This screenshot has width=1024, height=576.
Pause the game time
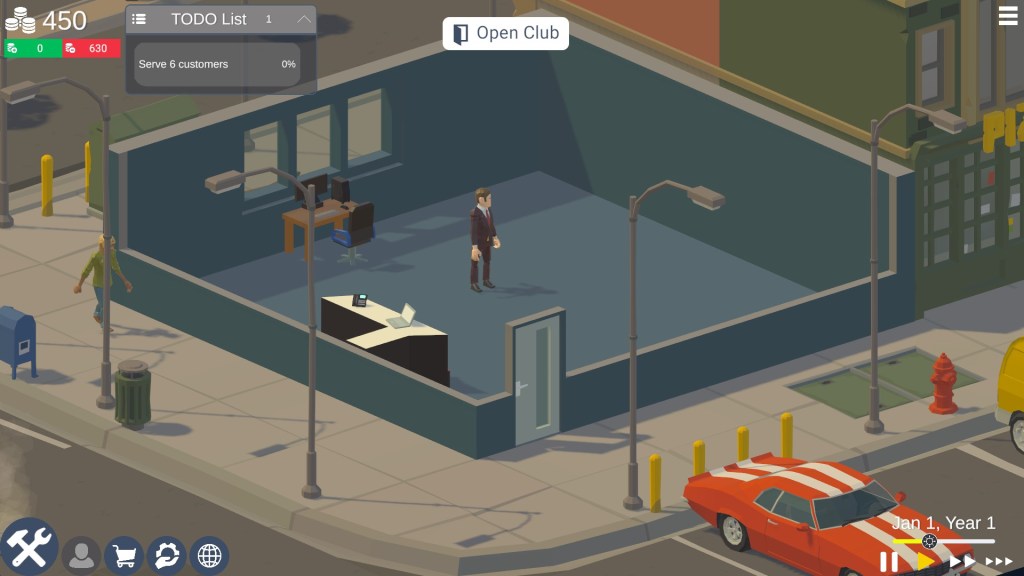(x=888, y=562)
